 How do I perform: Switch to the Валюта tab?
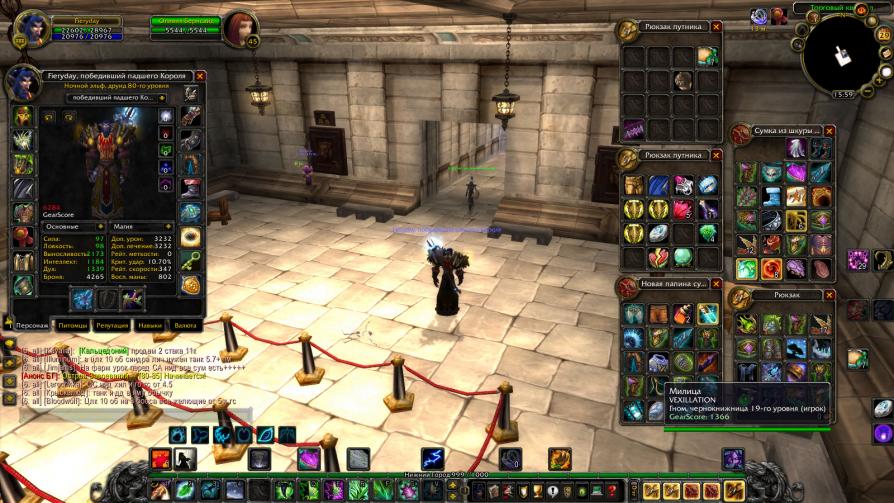tap(186, 325)
